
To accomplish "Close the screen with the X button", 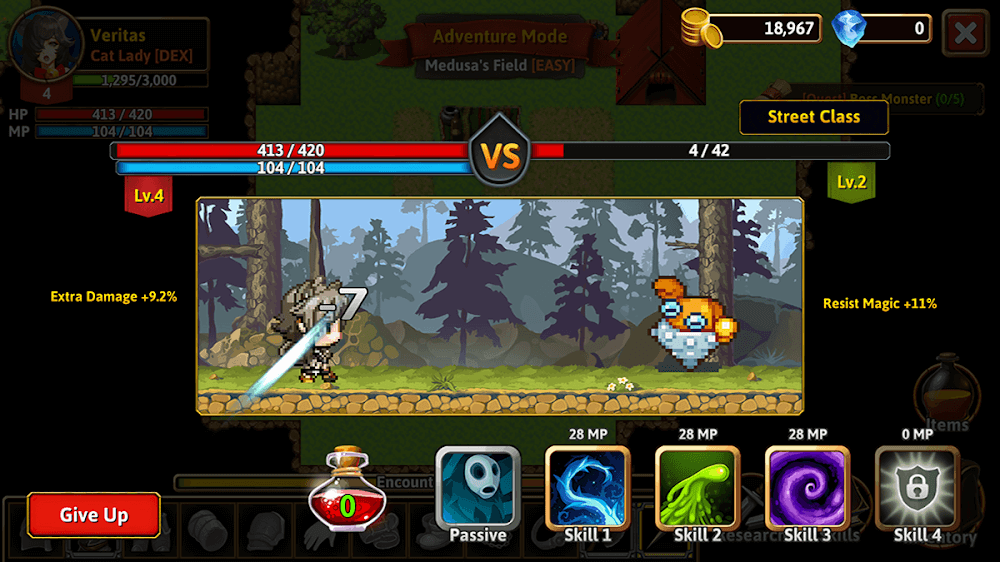I will click(965, 32).
